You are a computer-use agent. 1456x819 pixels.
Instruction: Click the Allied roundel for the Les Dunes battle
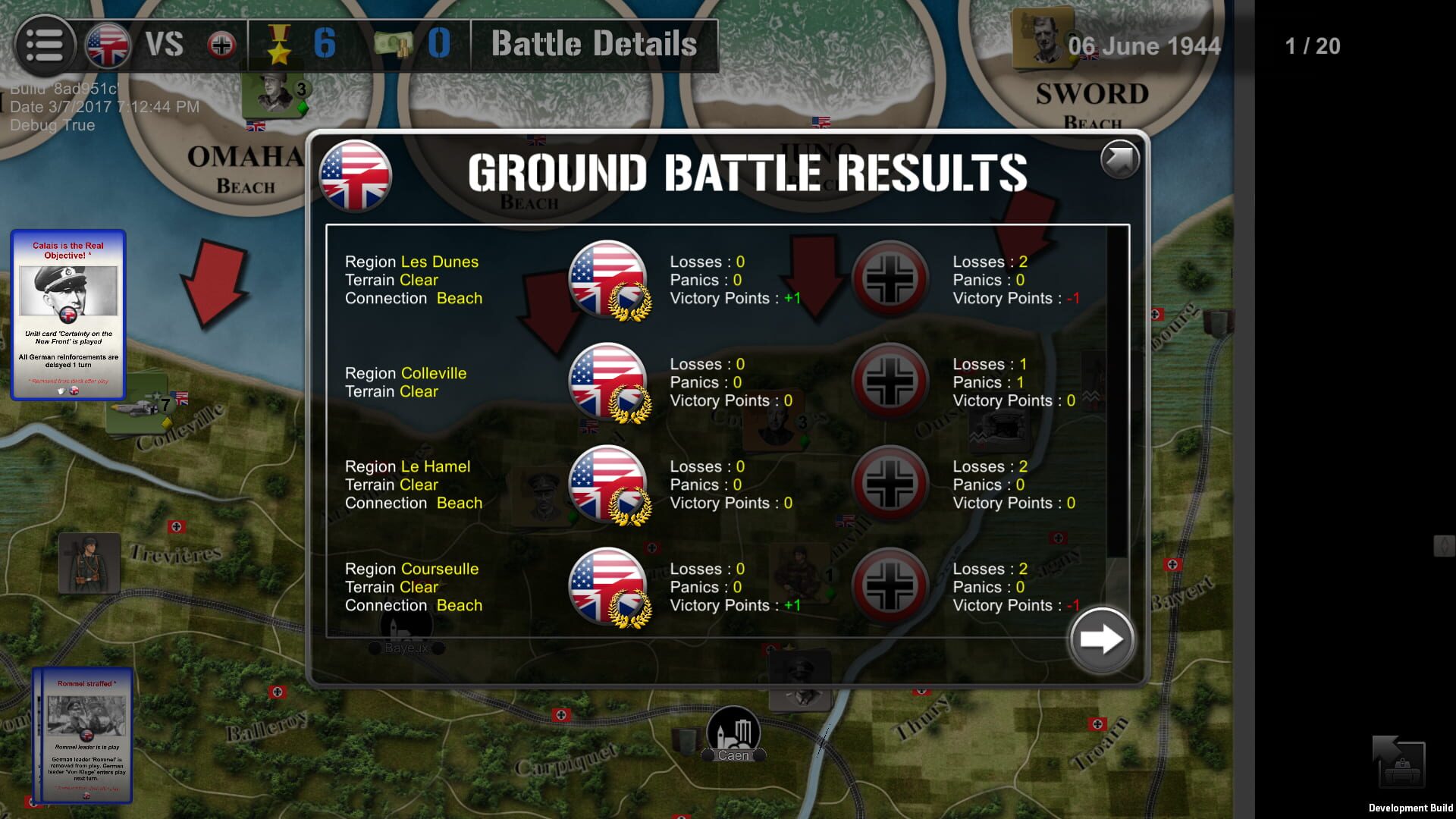(x=607, y=279)
